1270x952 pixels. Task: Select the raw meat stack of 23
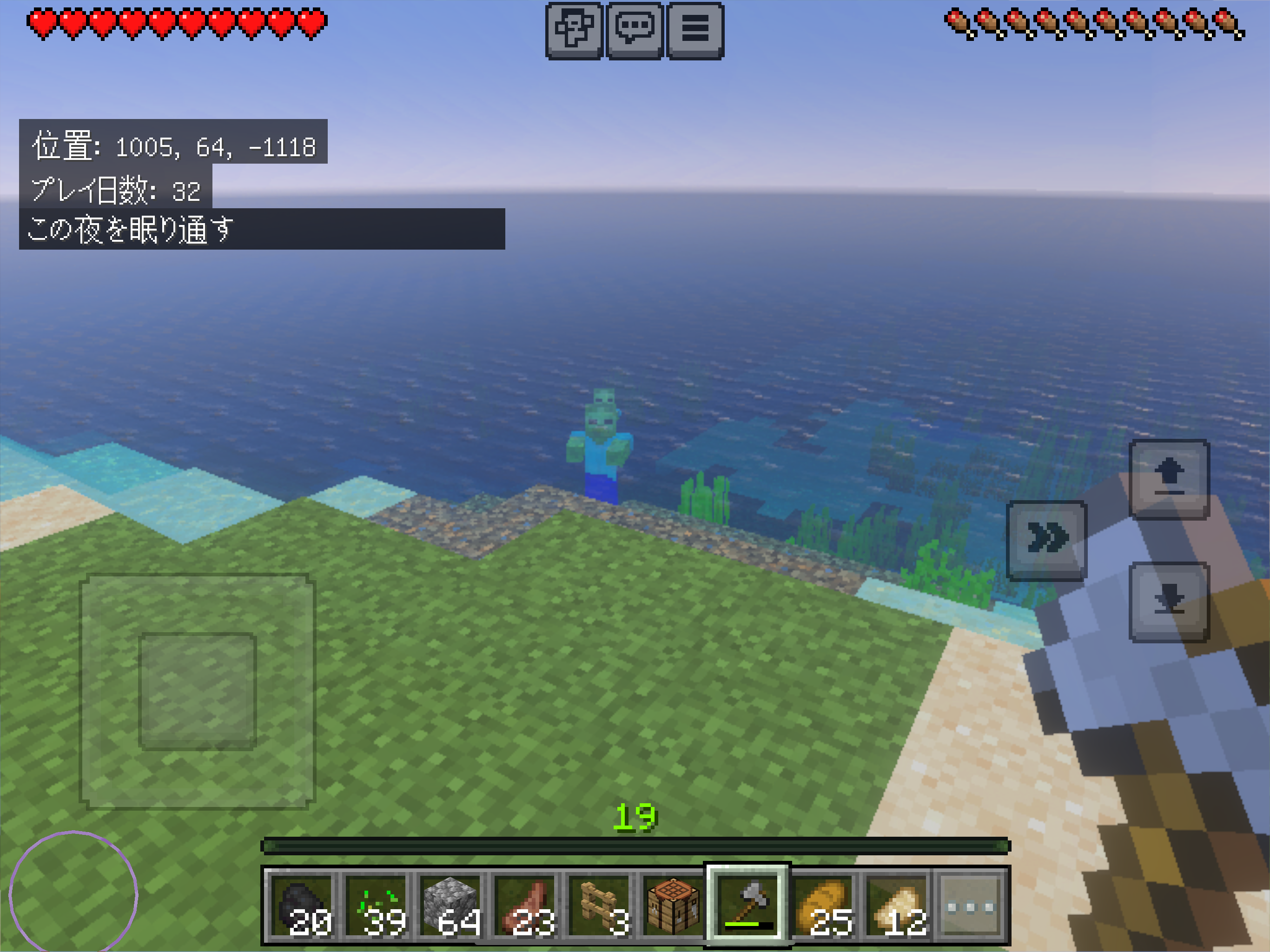pos(526,906)
